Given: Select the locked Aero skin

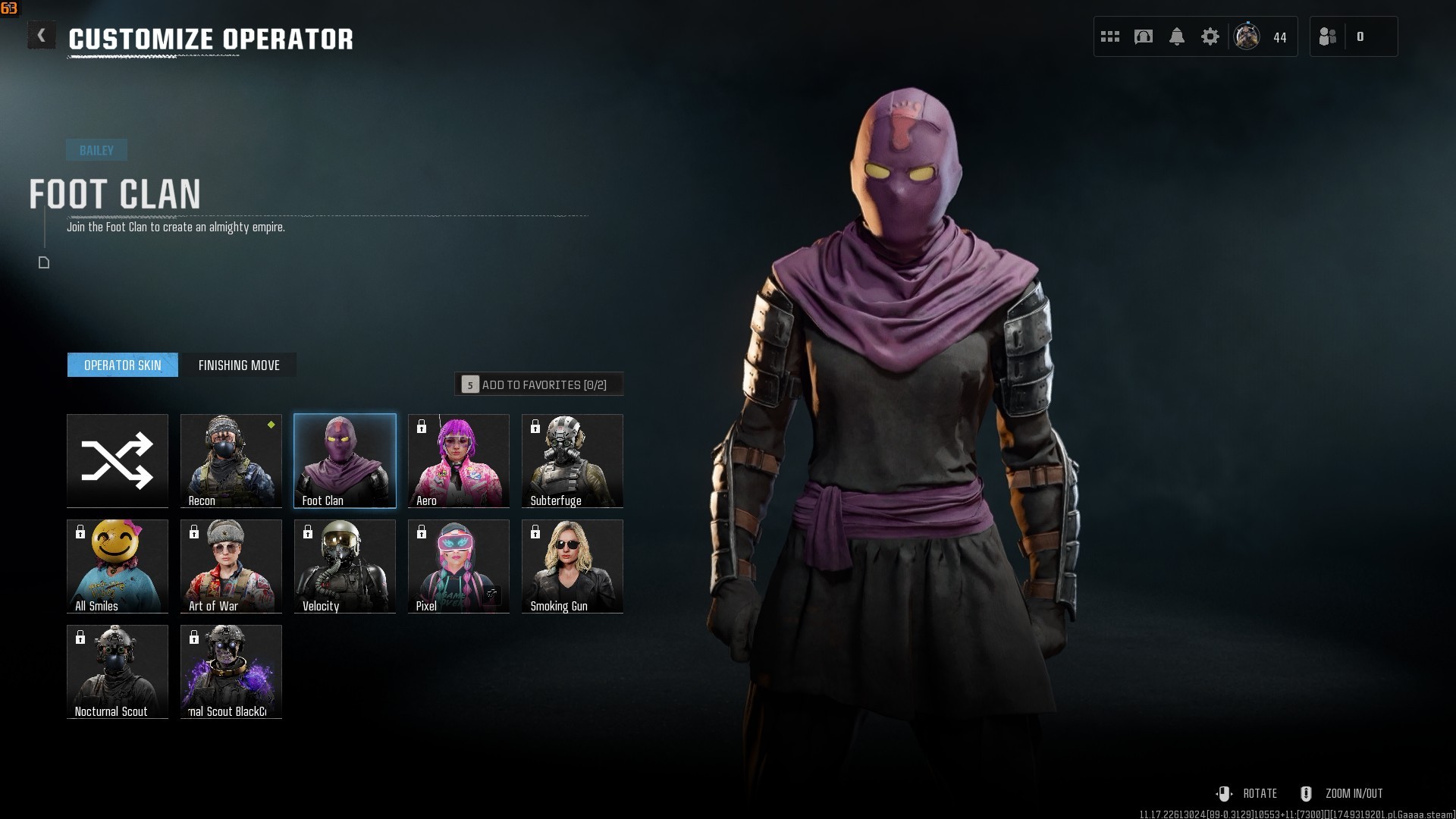Looking at the screenshot, I should pos(459,460).
